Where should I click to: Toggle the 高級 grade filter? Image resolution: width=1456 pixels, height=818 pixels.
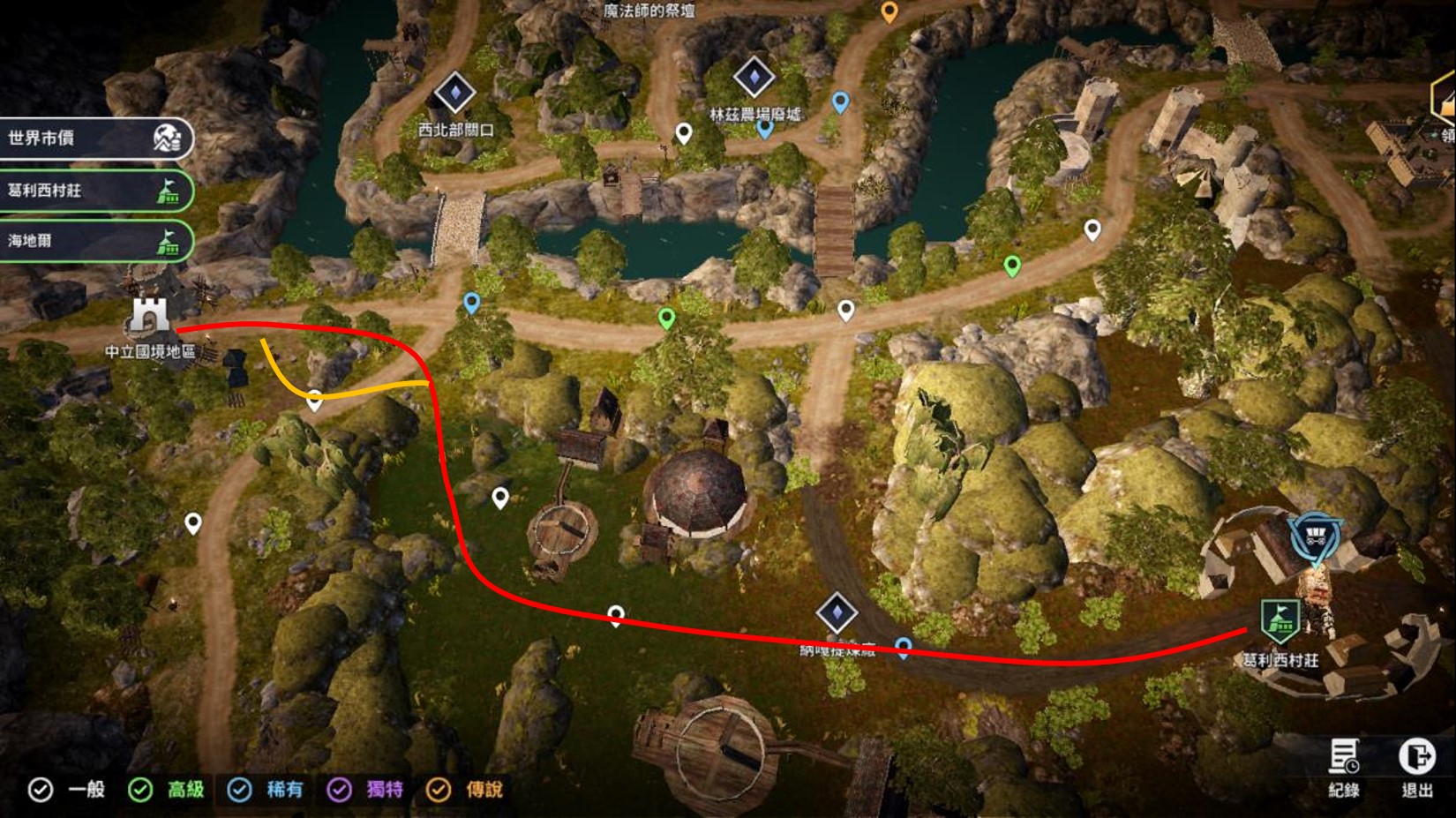(140, 790)
